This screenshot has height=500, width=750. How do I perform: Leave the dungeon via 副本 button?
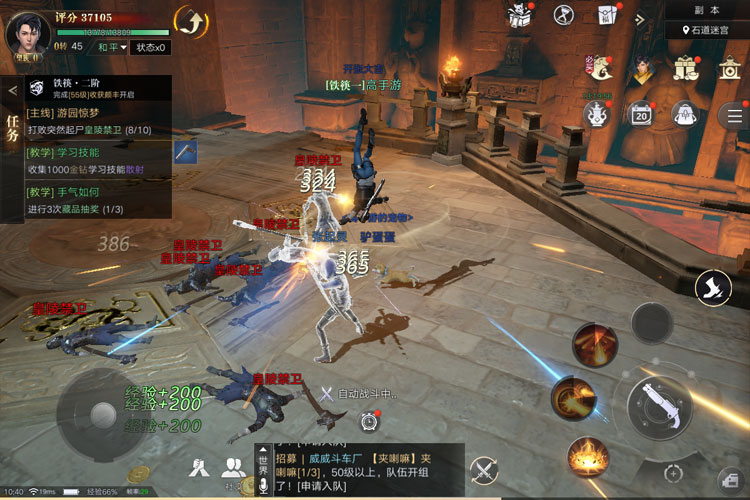[706, 9]
